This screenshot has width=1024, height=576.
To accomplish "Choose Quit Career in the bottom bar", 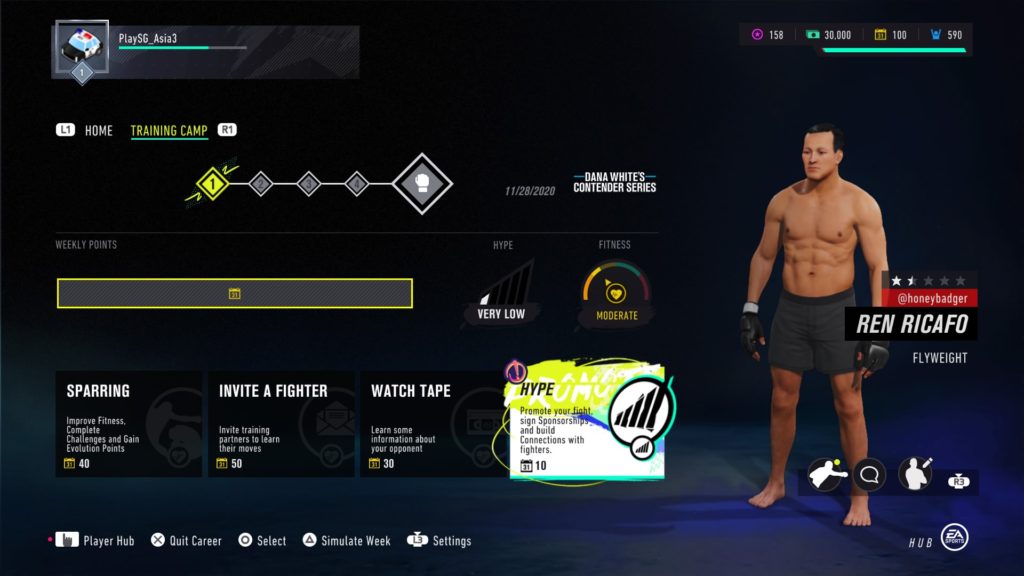I will tap(186, 541).
